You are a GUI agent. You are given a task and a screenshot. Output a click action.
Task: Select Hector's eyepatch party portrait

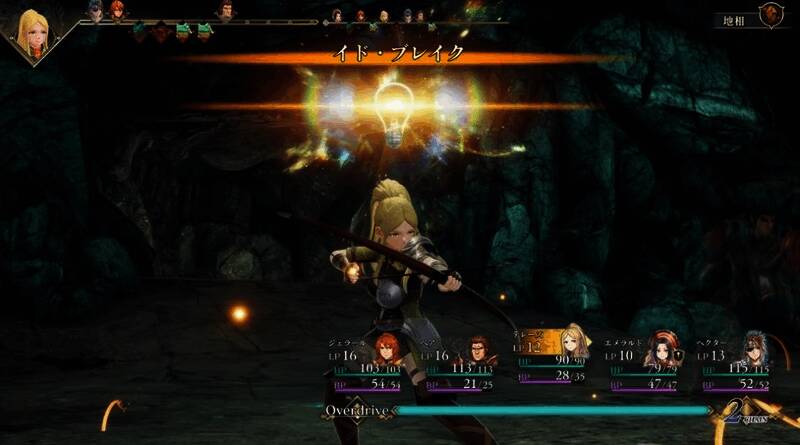coord(751,350)
